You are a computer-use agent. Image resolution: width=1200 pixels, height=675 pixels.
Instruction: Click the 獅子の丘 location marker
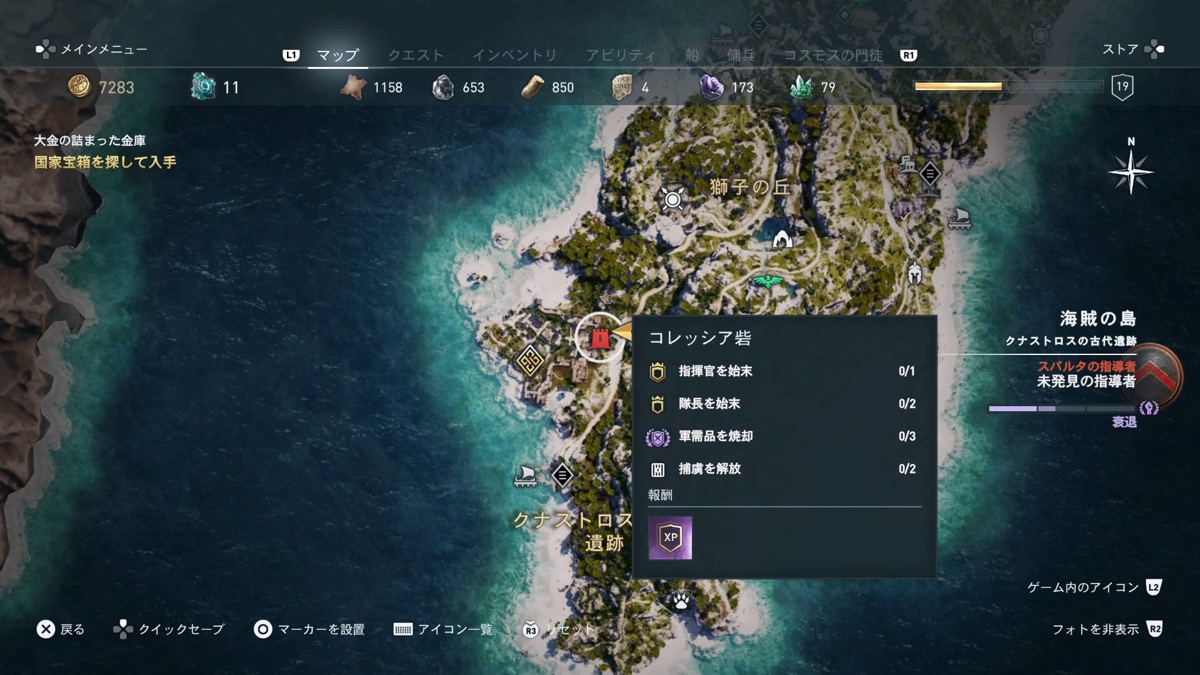tap(673, 199)
